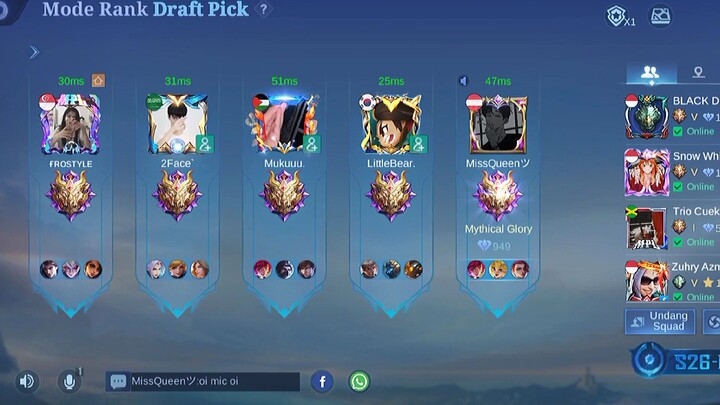View Mukuuu.'s player avatar
Screen dimensions: 720x405
tap(284, 124)
